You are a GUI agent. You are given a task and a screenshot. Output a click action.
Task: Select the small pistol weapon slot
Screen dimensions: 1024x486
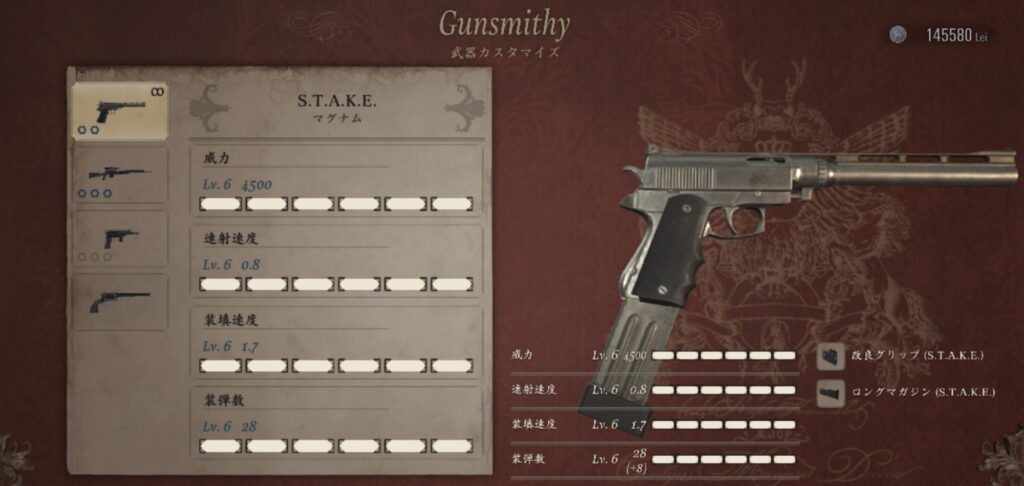[x=120, y=240]
